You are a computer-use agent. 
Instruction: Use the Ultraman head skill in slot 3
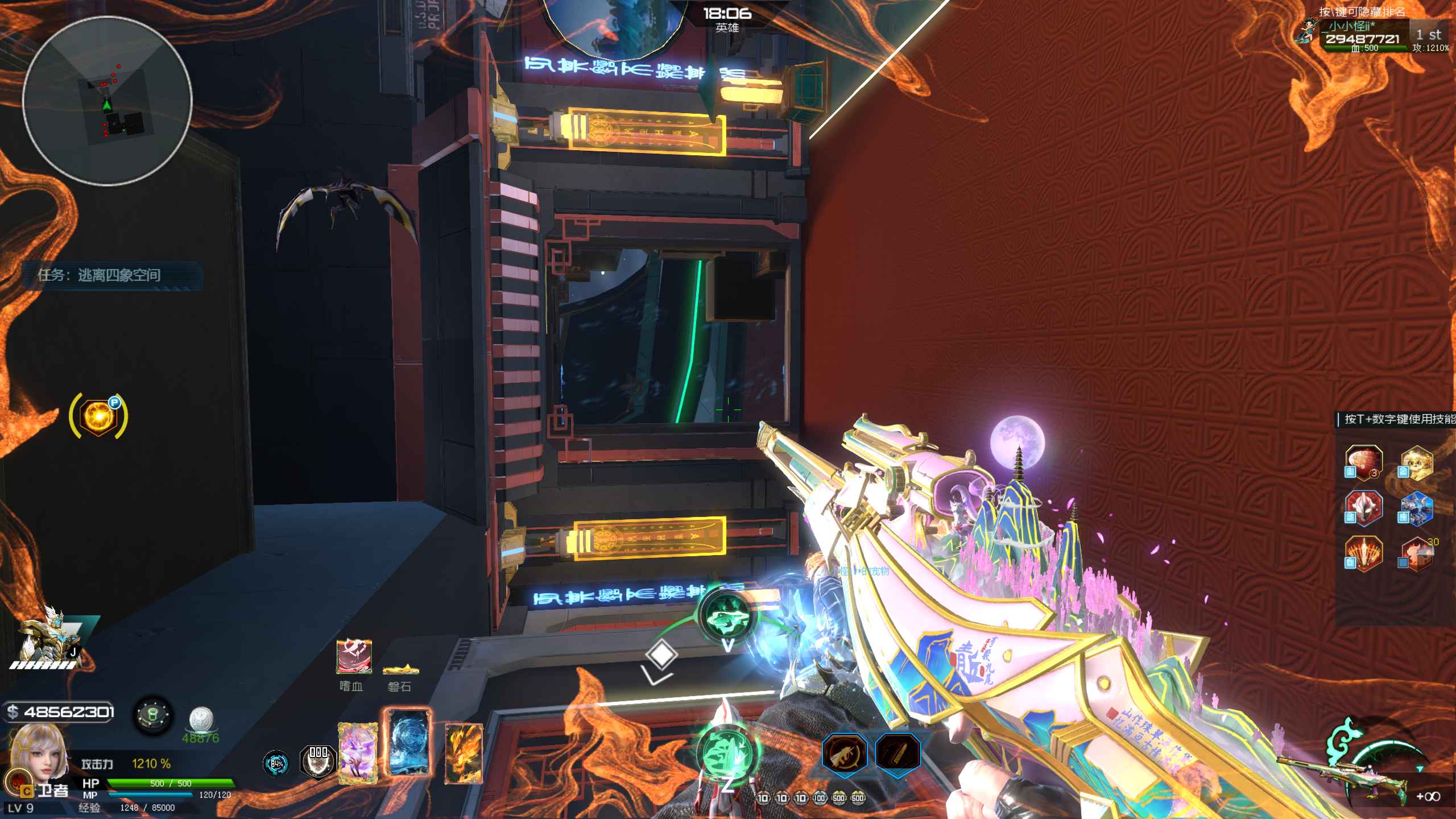click(1363, 508)
